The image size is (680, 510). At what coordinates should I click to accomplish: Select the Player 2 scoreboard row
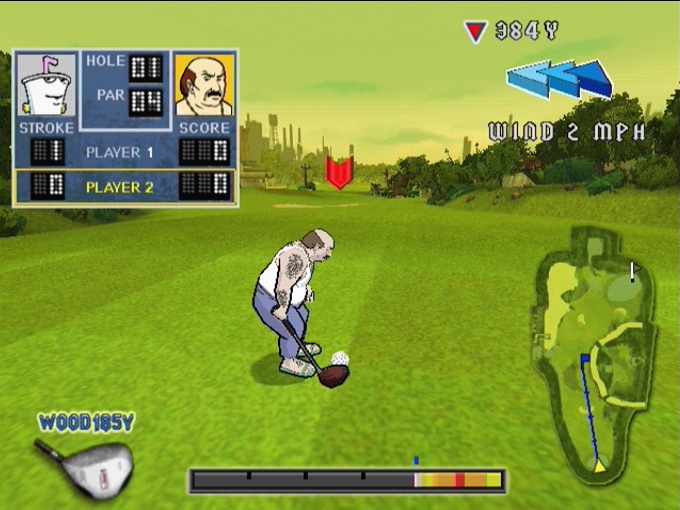click(x=125, y=186)
